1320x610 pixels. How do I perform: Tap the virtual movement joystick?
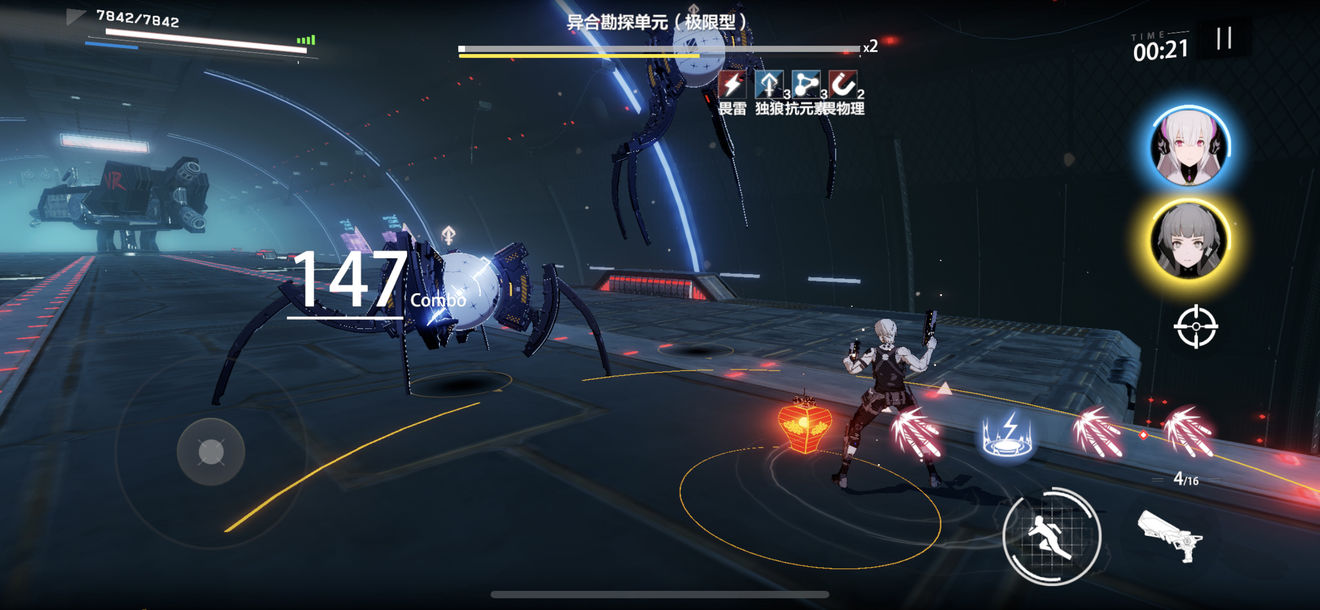(211, 453)
